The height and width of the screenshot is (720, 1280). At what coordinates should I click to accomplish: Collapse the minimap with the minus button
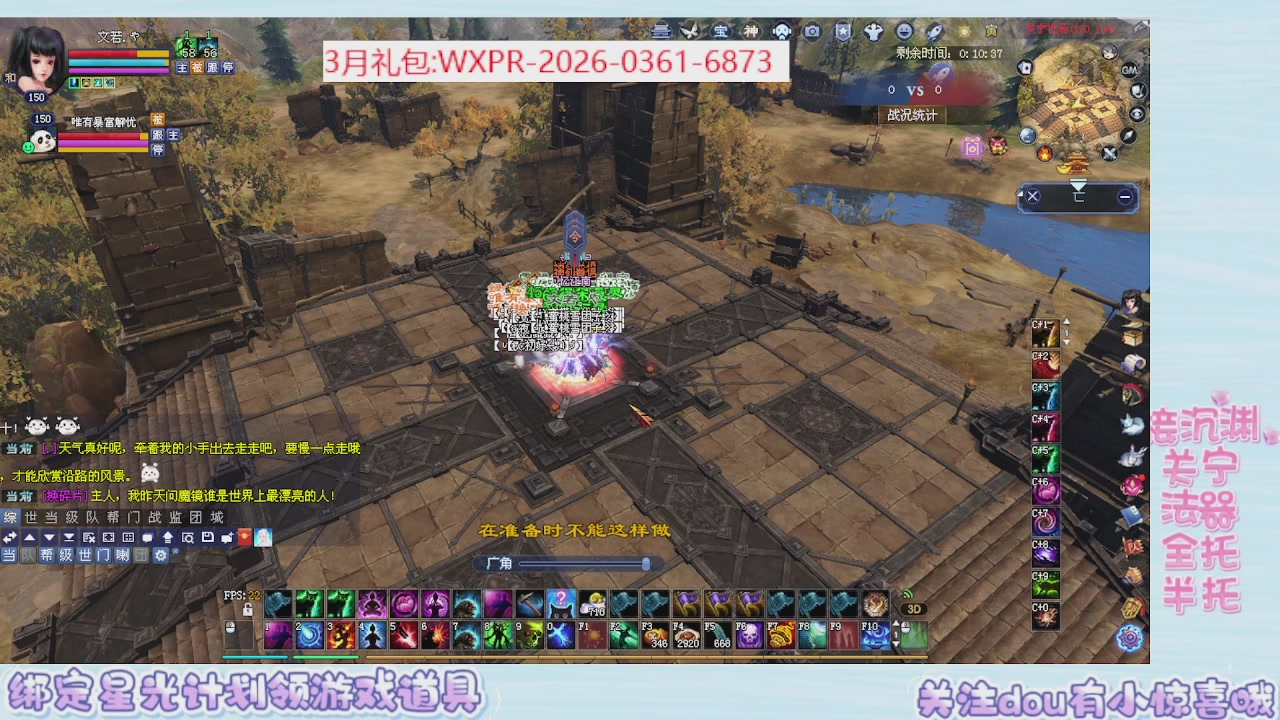tap(1124, 196)
